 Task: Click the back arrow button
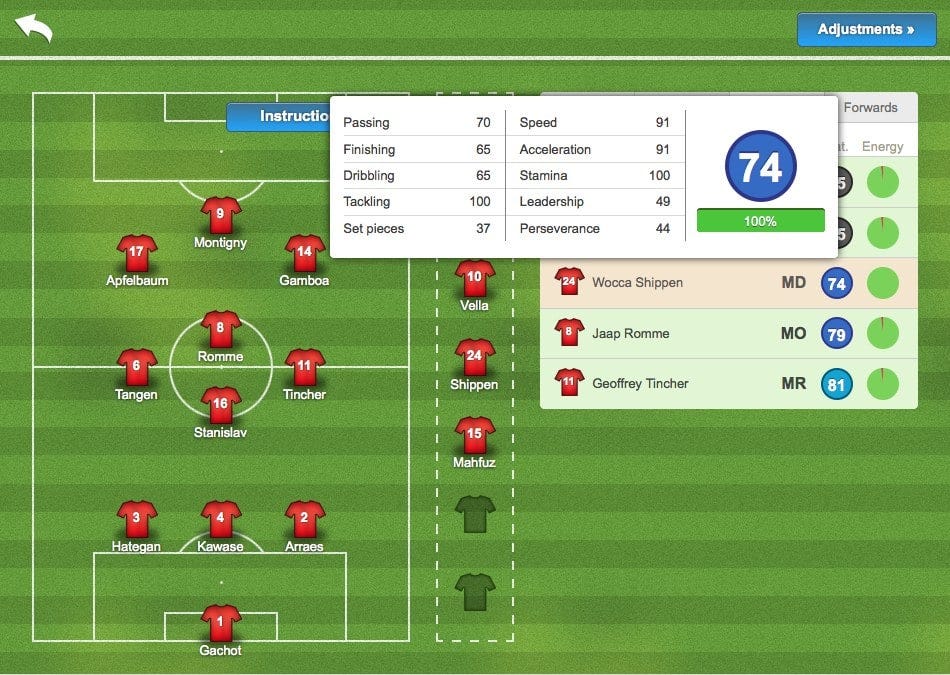(33, 28)
